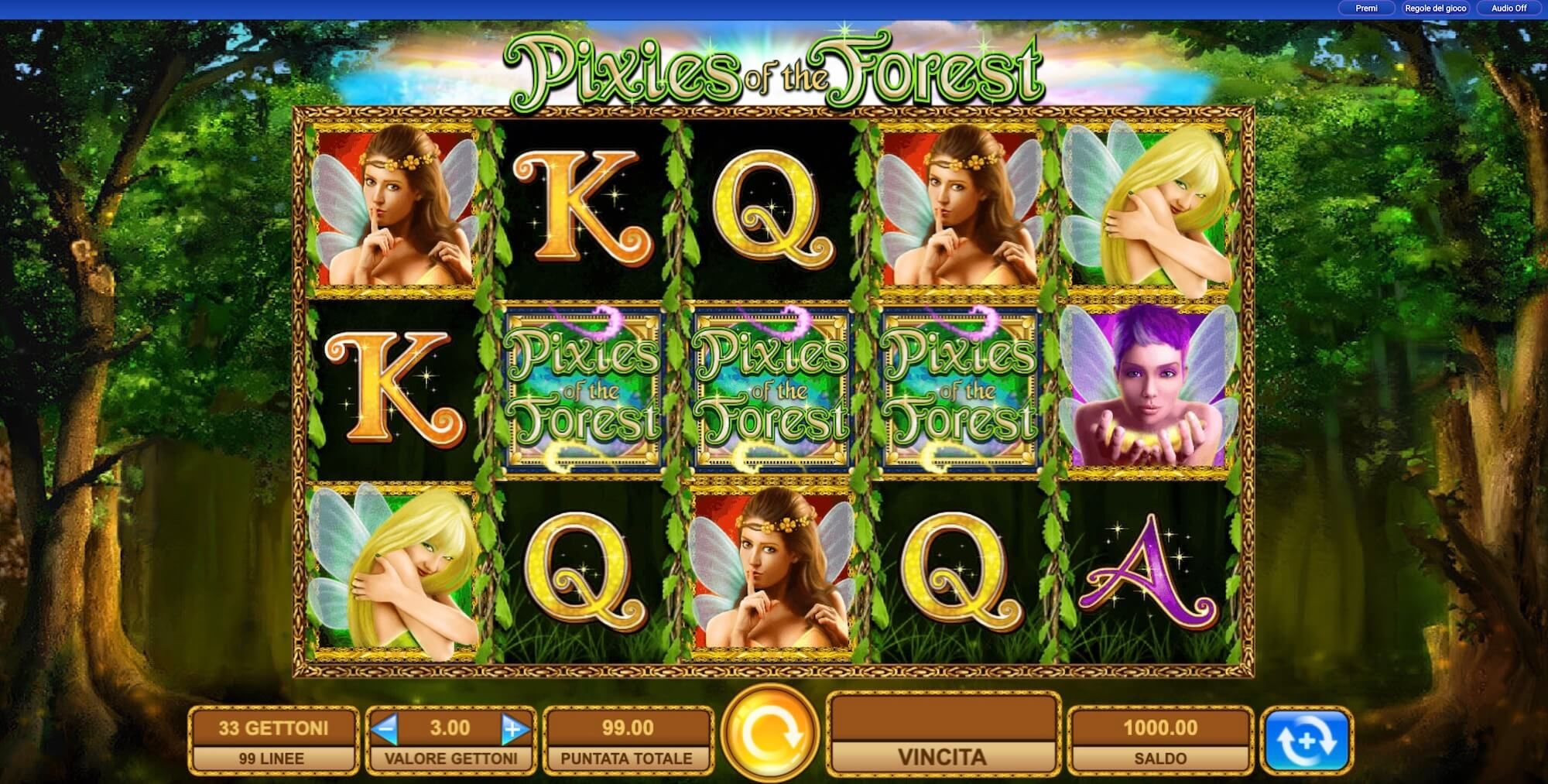This screenshot has height=784, width=1548.
Task: Click the VALORE GETTONI value field
Action: pyautogui.click(x=450, y=758)
